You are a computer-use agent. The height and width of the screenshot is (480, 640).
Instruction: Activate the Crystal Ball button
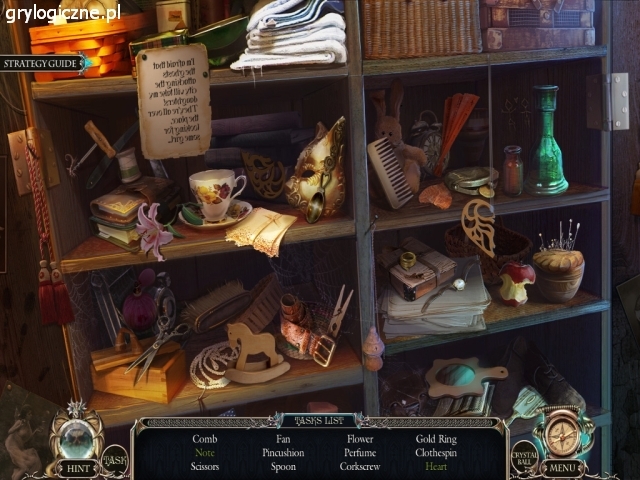coord(525,456)
